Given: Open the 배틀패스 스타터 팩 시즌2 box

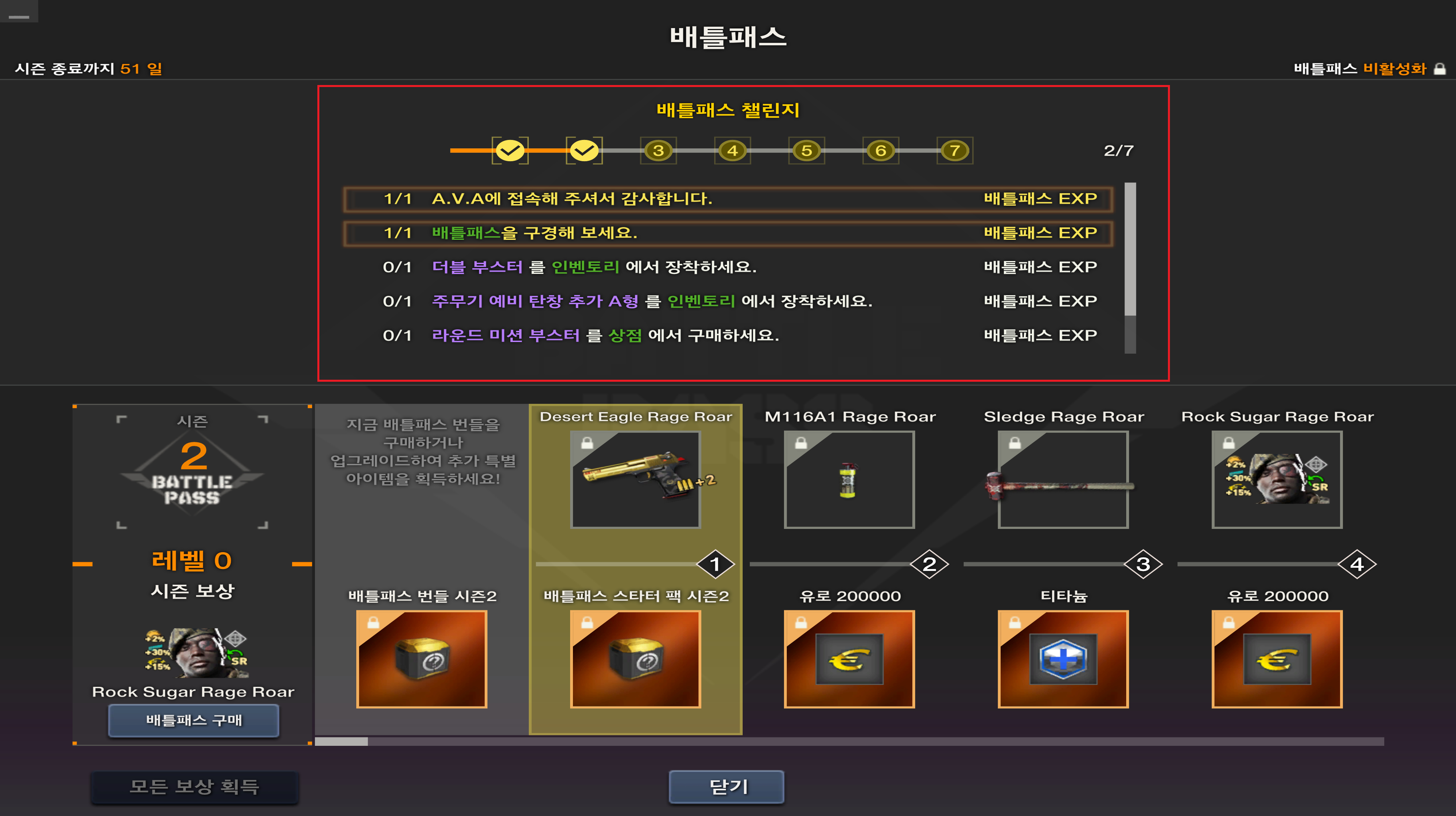Looking at the screenshot, I should (635, 658).
